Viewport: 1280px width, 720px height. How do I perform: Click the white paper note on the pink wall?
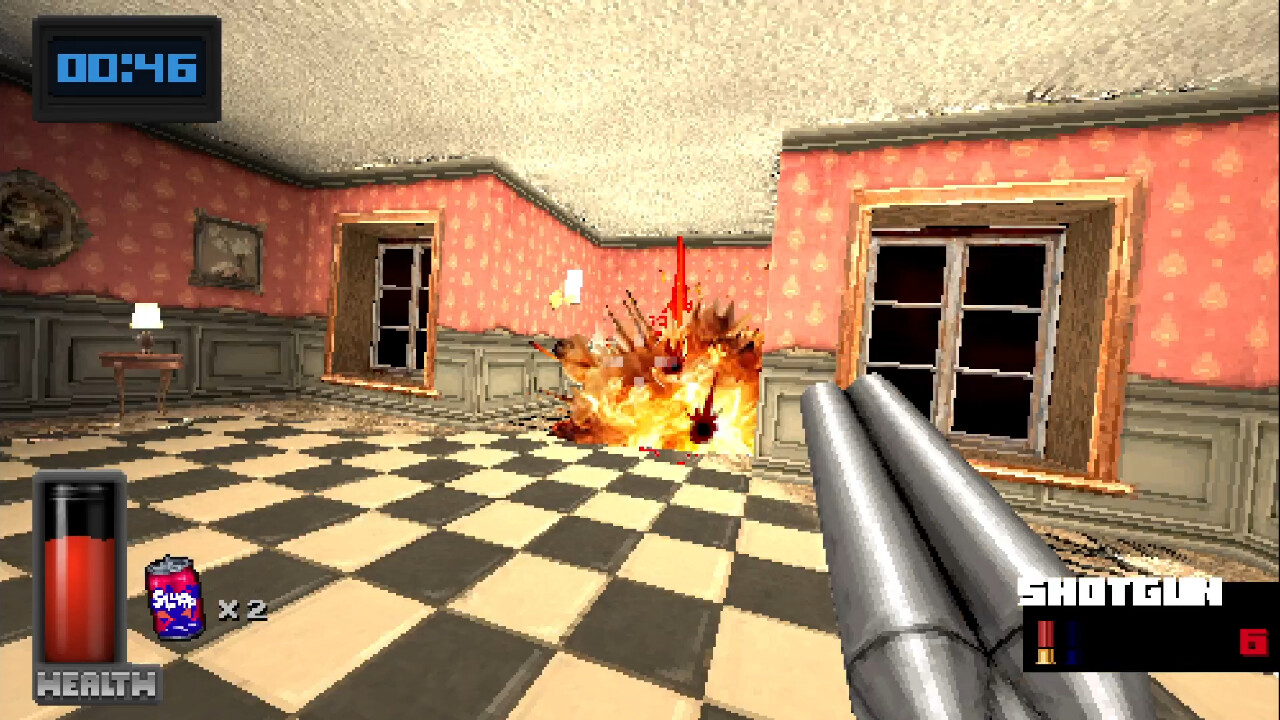click(573, 288)
